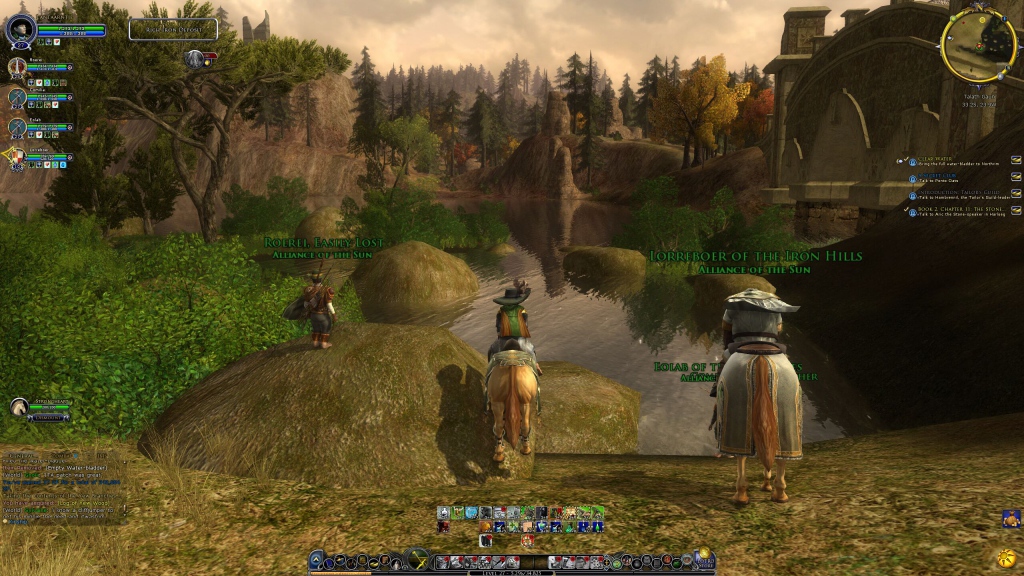
Task: Click the chat log window
Action: pos(62,486)
